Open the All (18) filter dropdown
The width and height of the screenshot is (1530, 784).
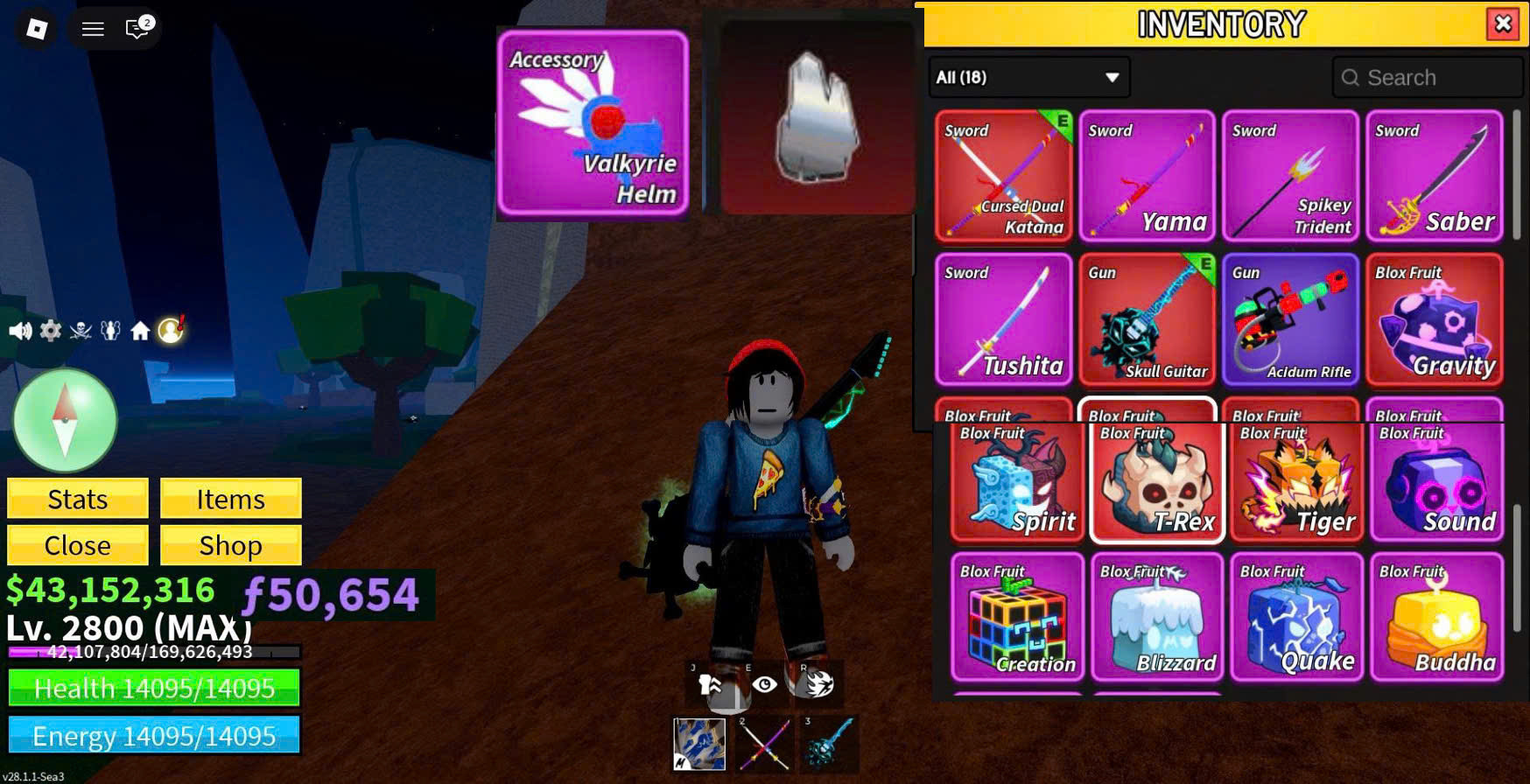(1028, 77)
